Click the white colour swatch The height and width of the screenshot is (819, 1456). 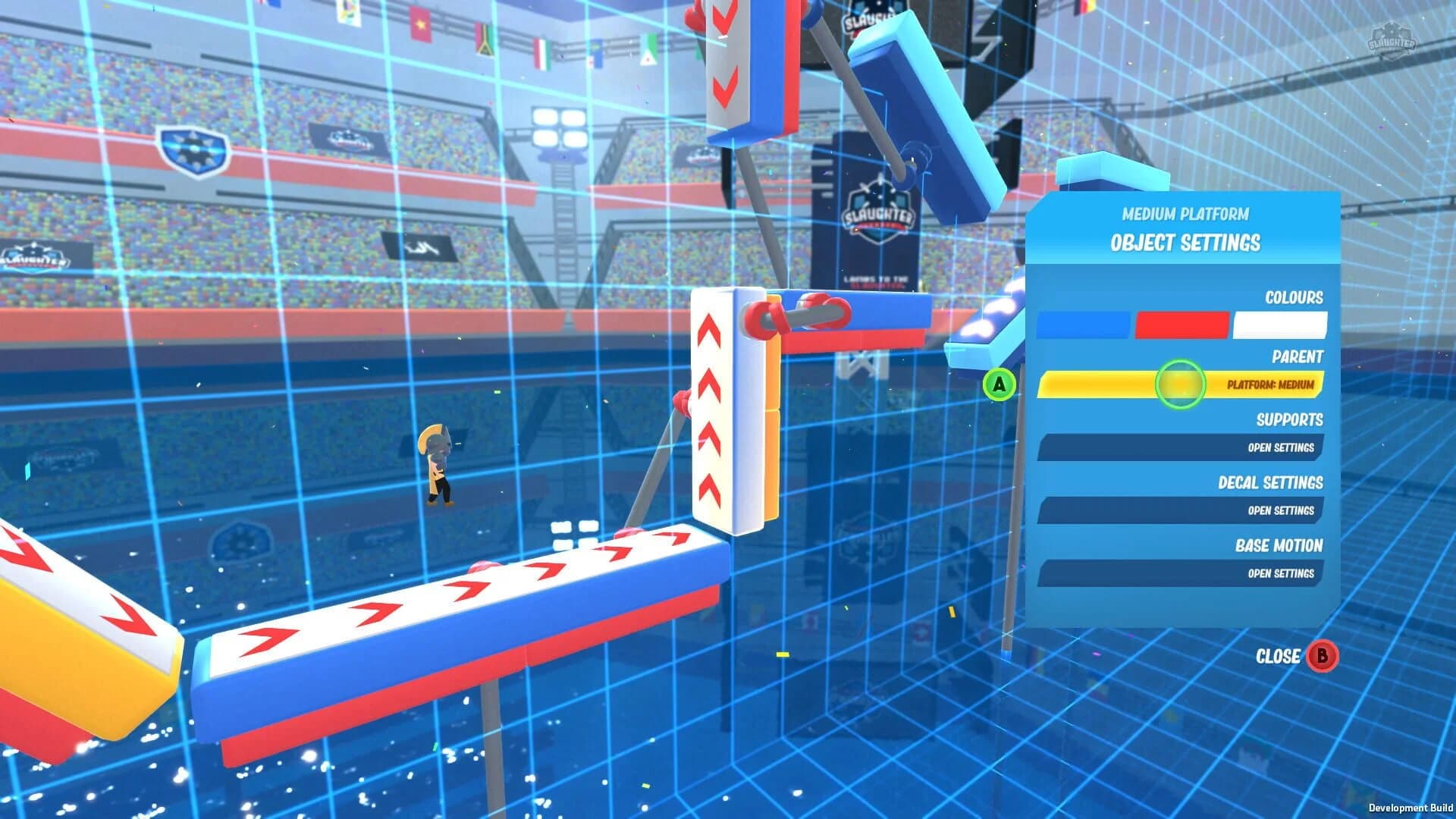point(1280,322)
